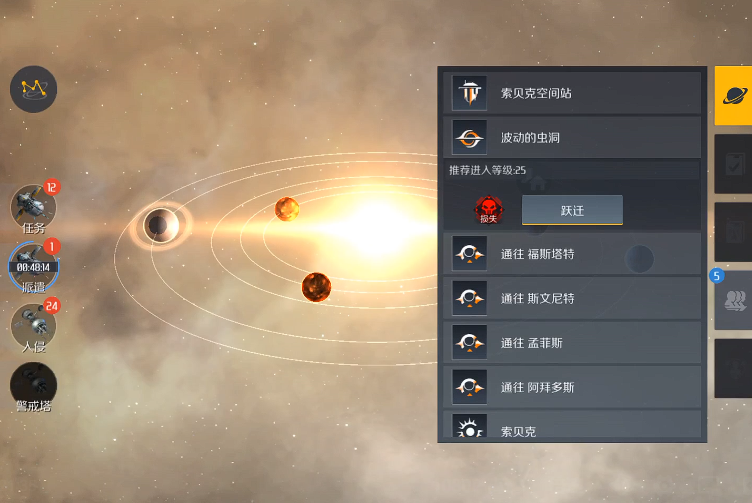Click the constellation star map icon
The height and width of the screenshot is (503, 752).
(33, 89)
